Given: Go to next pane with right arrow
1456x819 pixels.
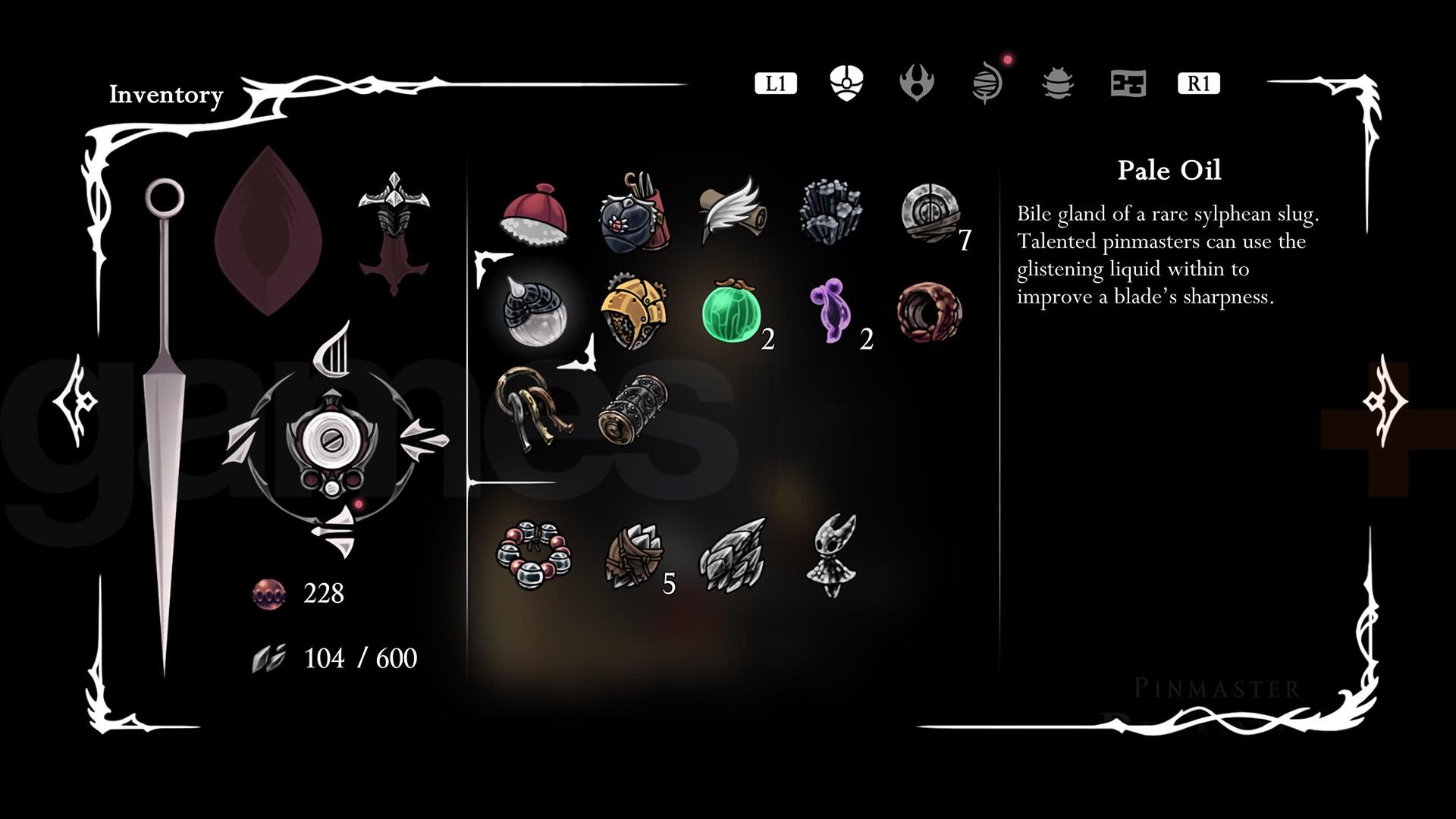Looking at the screenshot, I should [x=1385, y=400].
